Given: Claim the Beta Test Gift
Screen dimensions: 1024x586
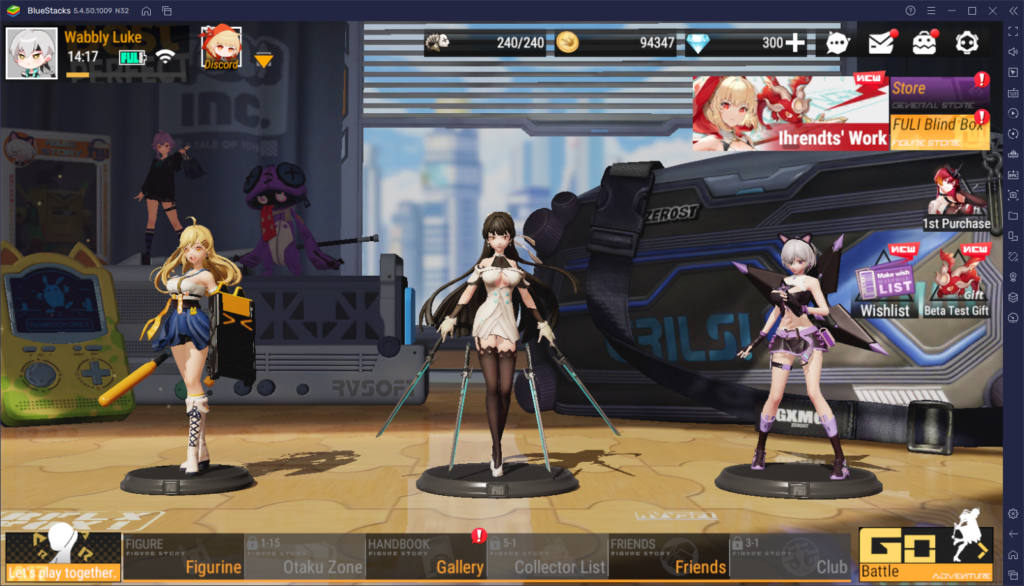Looking at the screenshot, I should (x=956, y=283).
